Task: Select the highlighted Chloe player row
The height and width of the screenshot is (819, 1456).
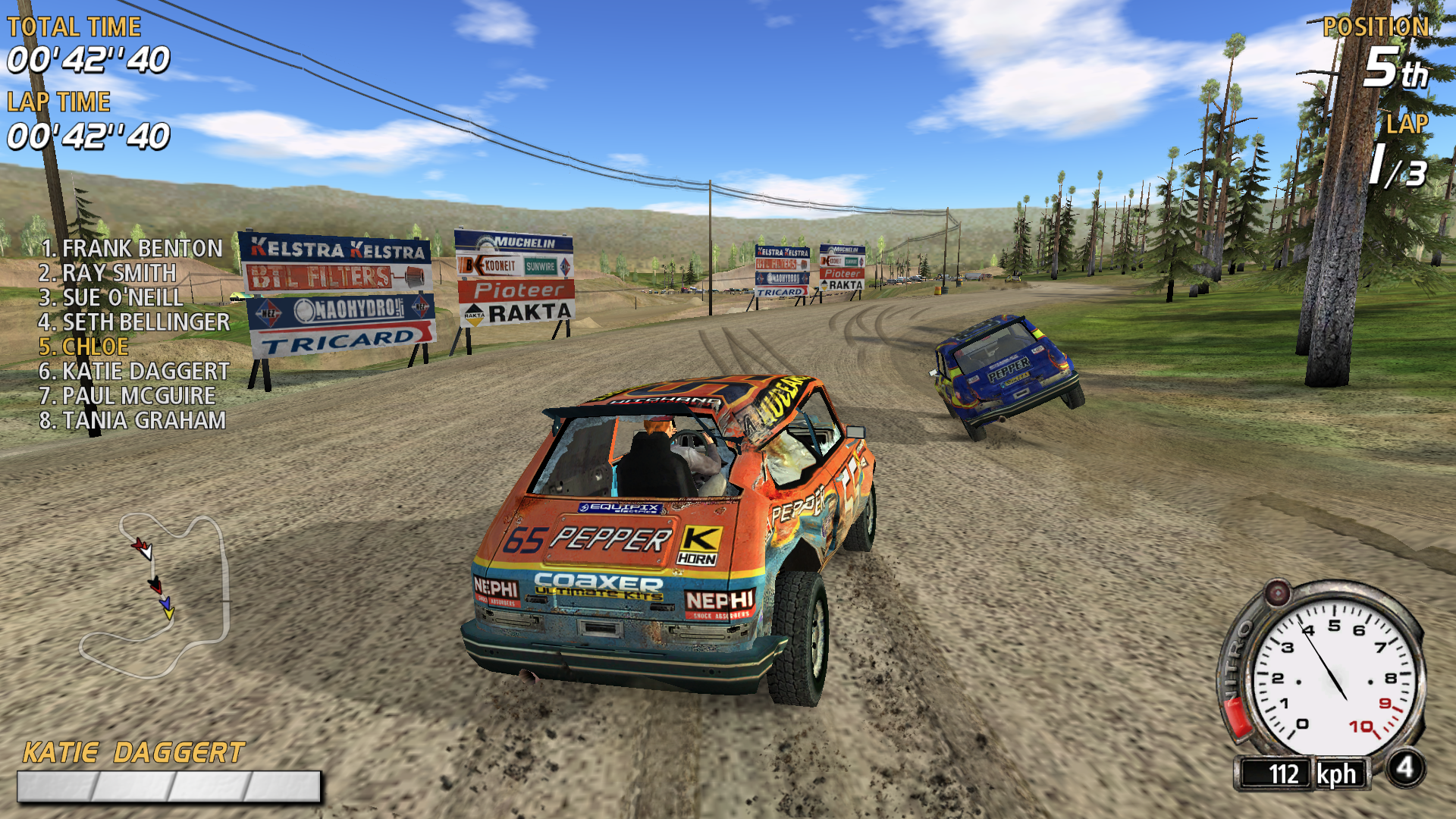Action: pyautogui.click(x=83, y=347)
